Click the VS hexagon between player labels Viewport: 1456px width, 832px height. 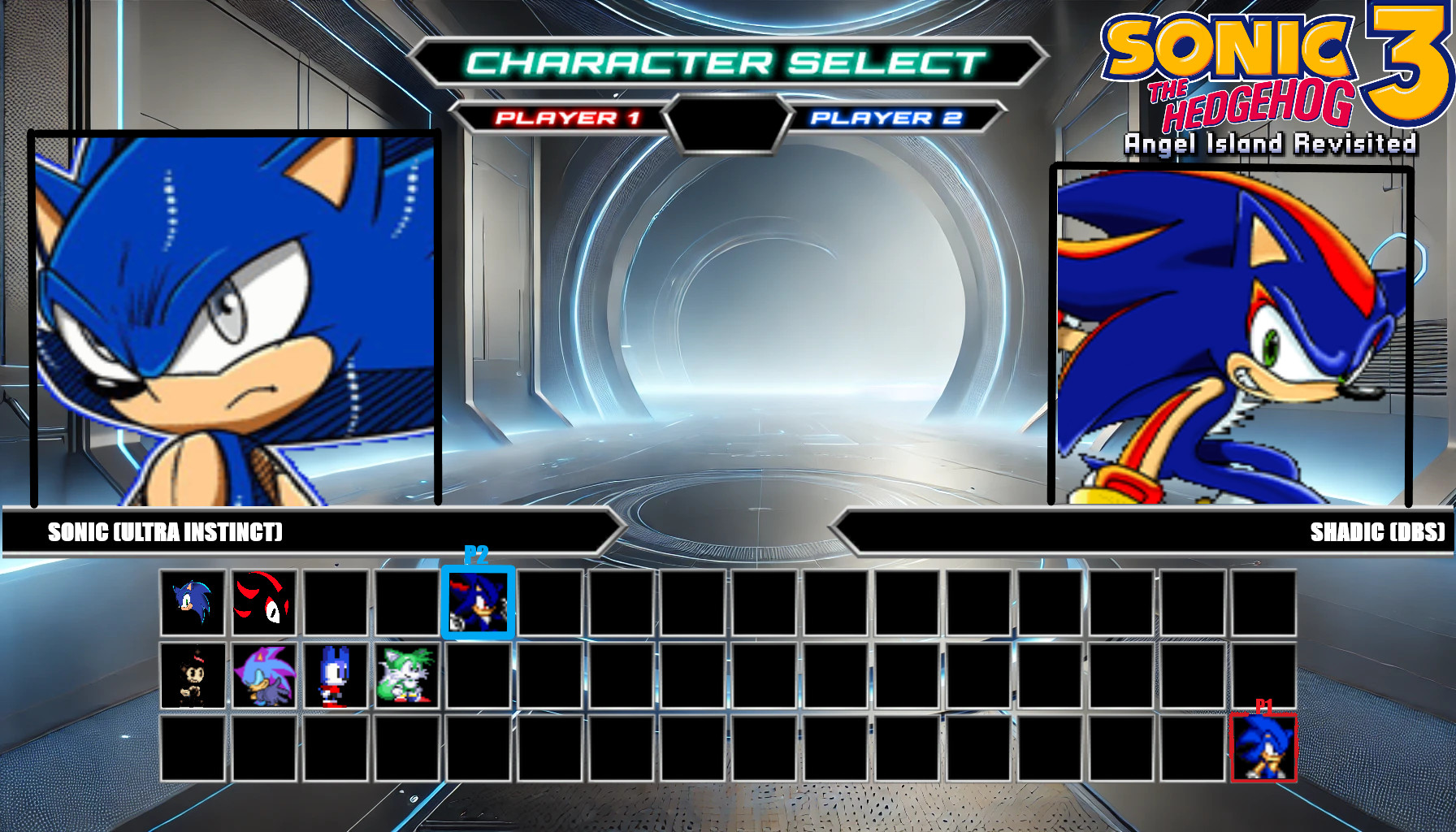pos(728,119)
